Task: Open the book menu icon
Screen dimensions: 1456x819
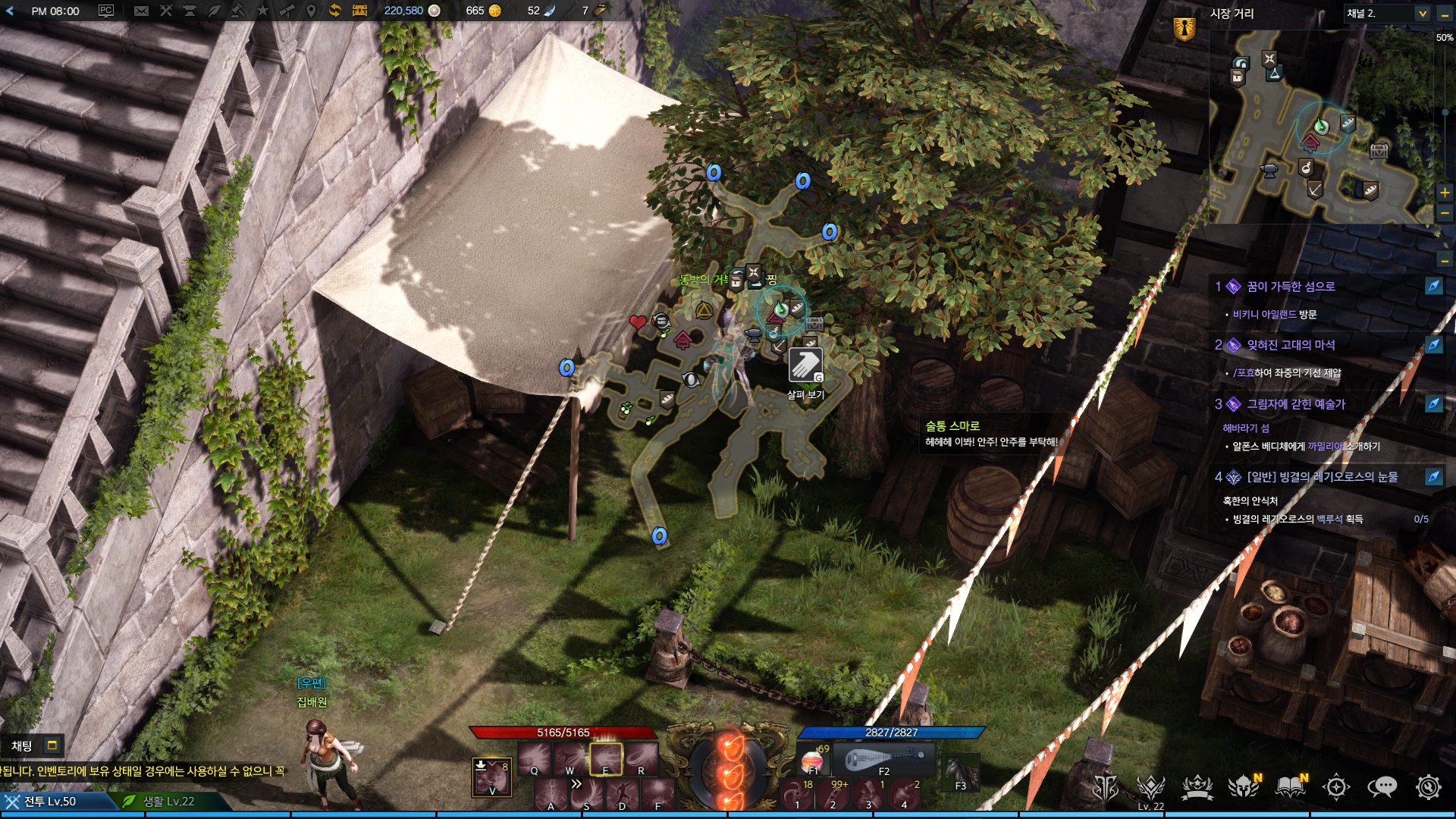Action: pyautogui.click(x=1290, y=787)
